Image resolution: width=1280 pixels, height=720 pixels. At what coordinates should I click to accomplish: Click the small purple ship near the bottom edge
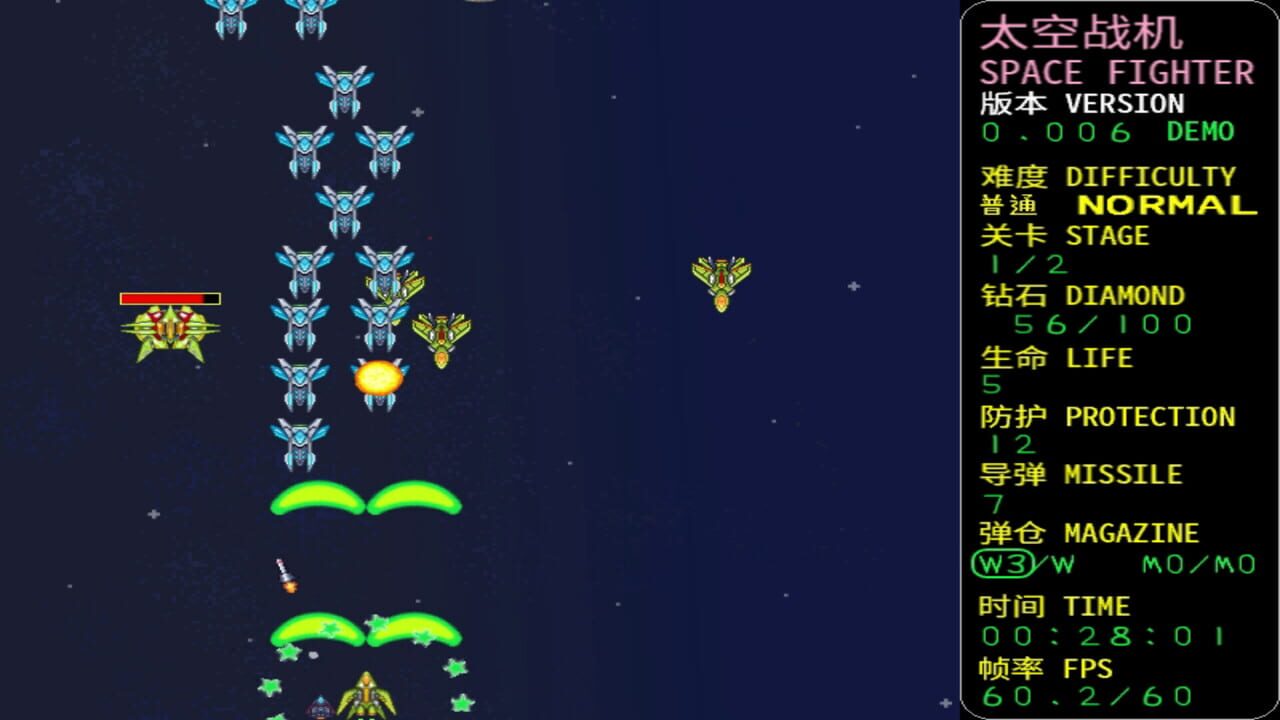[318, 708]
